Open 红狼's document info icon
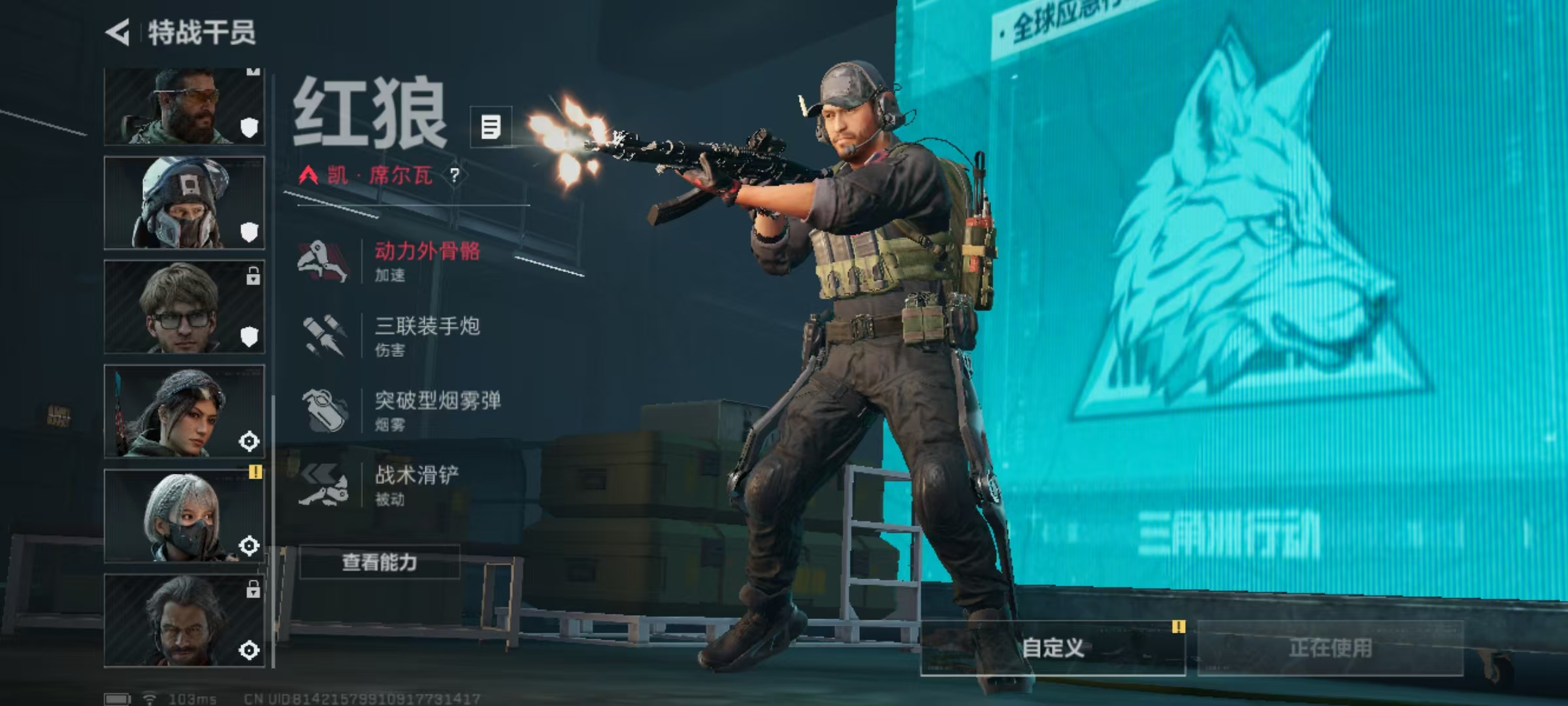The width and height of the screenshot is (1568, 706). coord(491,127)
